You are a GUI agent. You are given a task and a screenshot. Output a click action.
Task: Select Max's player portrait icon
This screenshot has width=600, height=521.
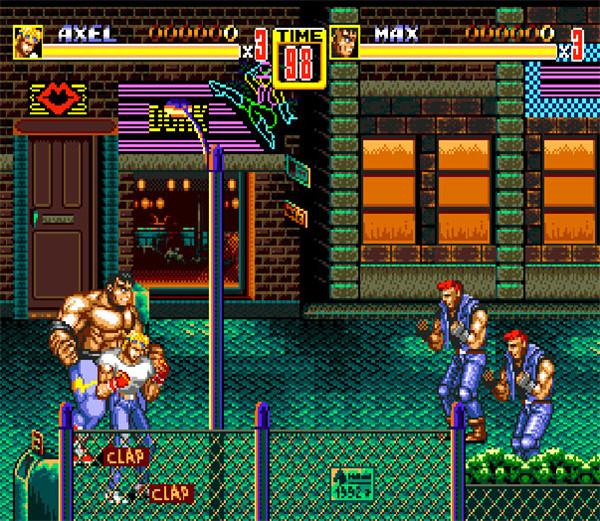(x=345, y=42)
